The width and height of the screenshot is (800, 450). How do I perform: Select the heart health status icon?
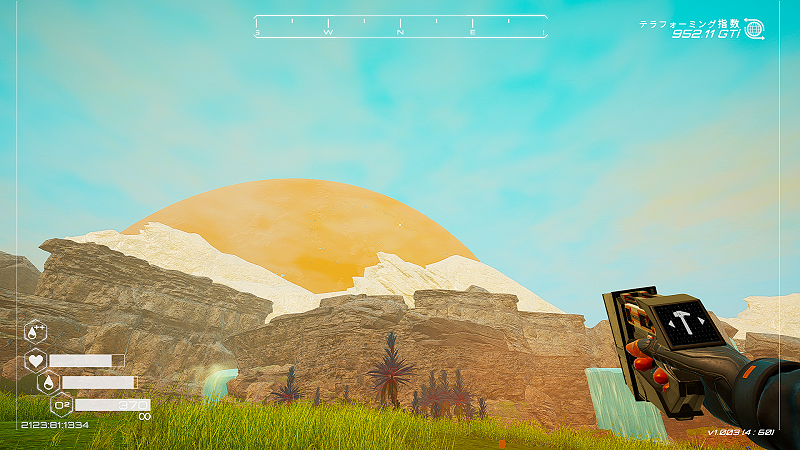(x=36, y=360)
